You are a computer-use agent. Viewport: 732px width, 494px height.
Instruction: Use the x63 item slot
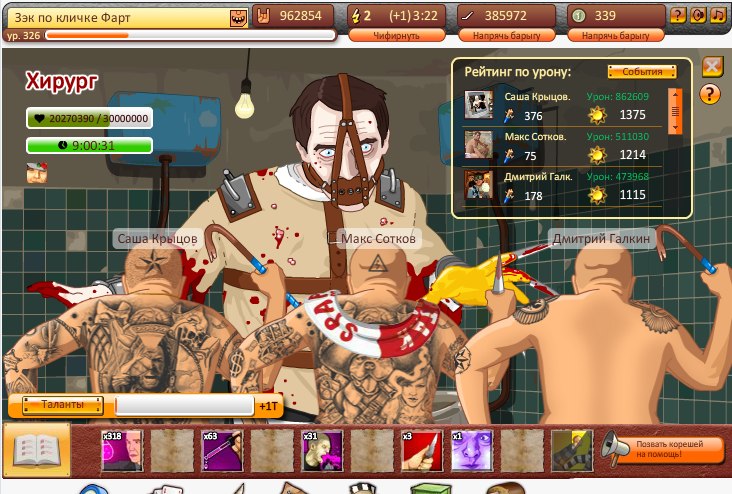222,450
